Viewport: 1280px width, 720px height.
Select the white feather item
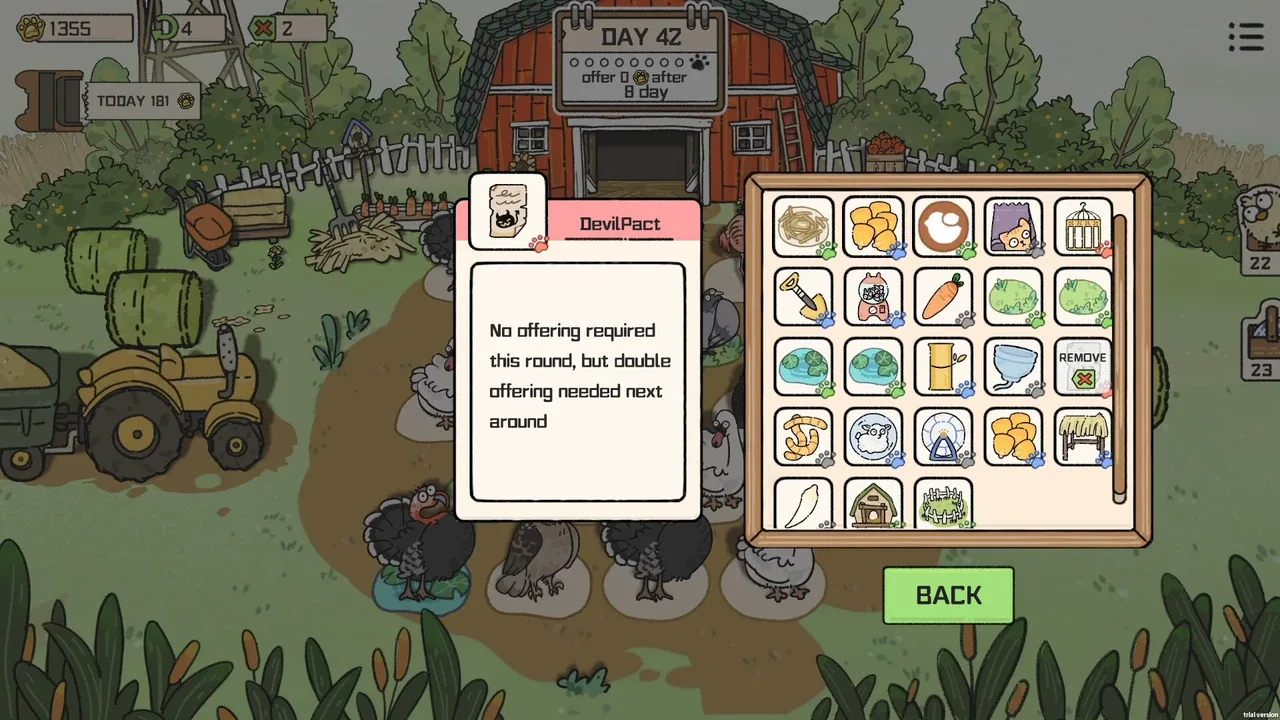point(804,503)
